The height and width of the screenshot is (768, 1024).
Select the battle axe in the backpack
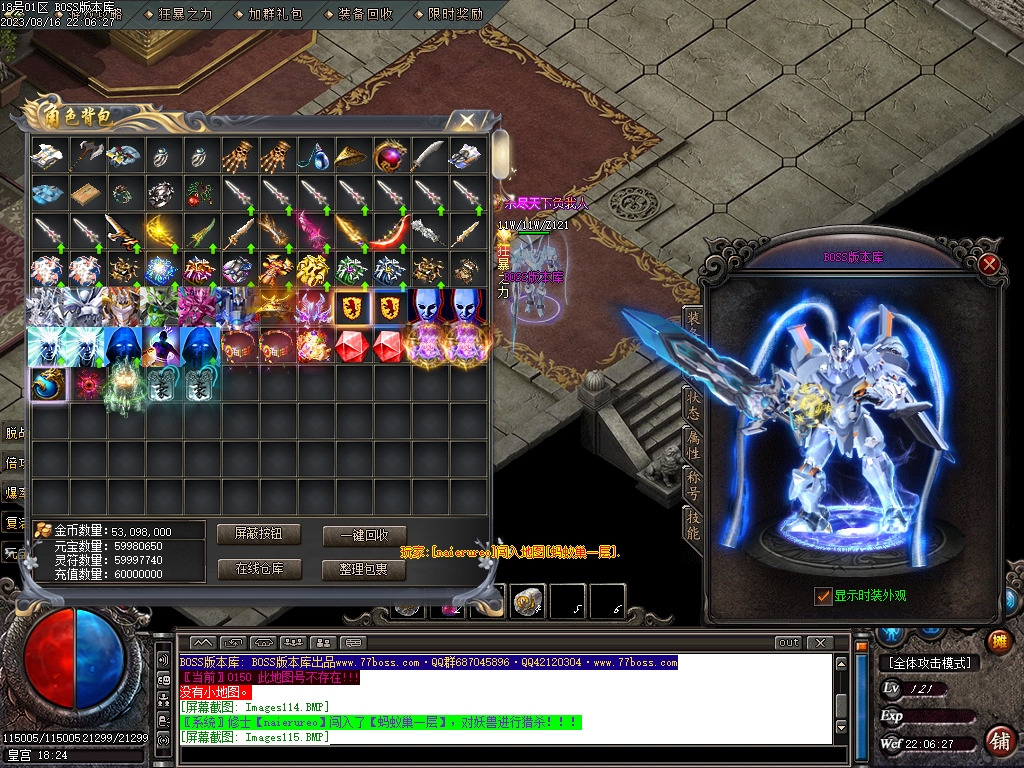pos(86,155)
